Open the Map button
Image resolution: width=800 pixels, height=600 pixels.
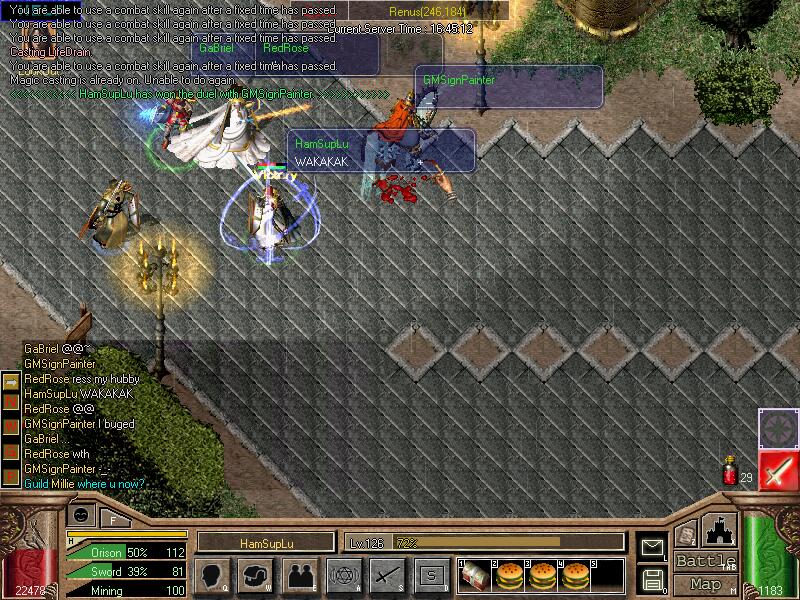pyautogui.click(x=705, y=584)
